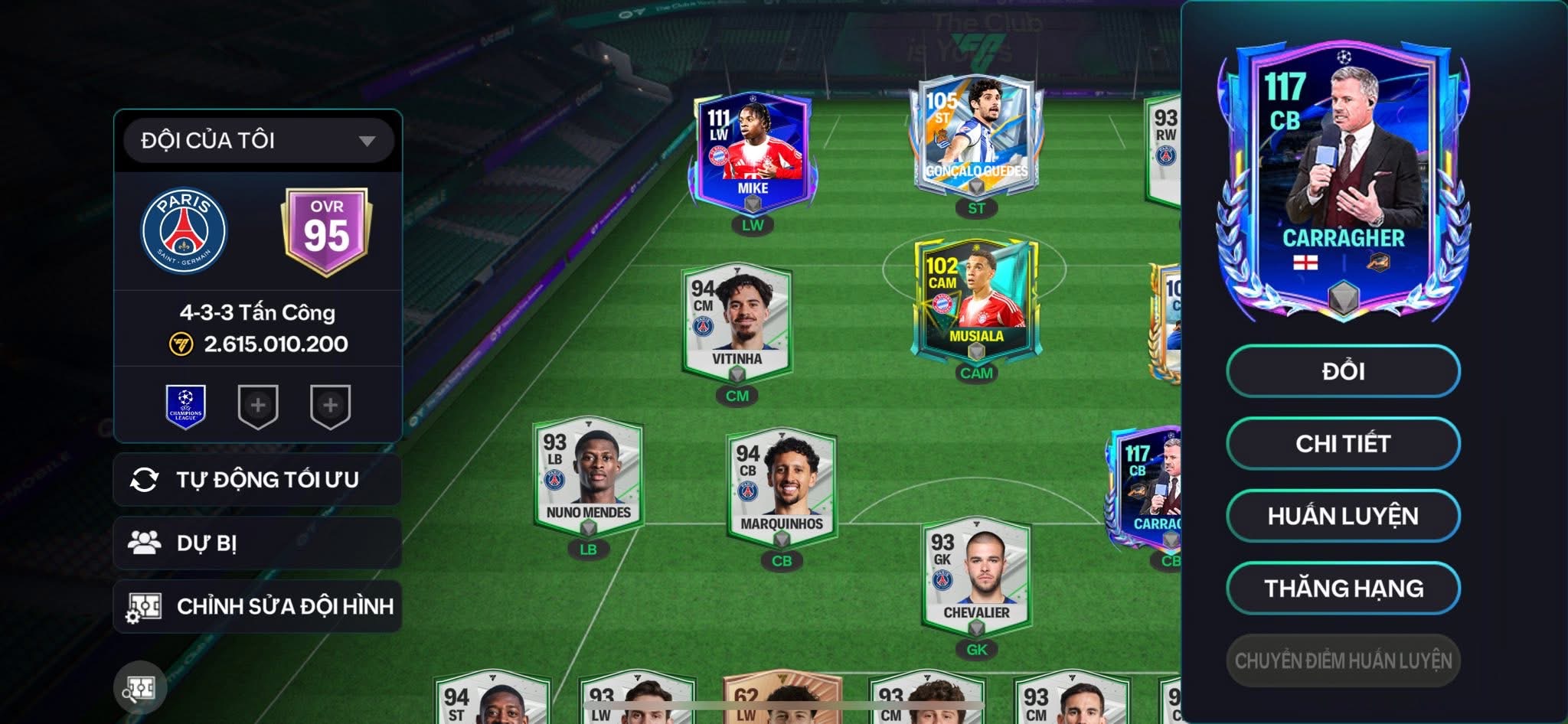Choose THĂNG HẠNG rank up button

(x=1343, y=588)
